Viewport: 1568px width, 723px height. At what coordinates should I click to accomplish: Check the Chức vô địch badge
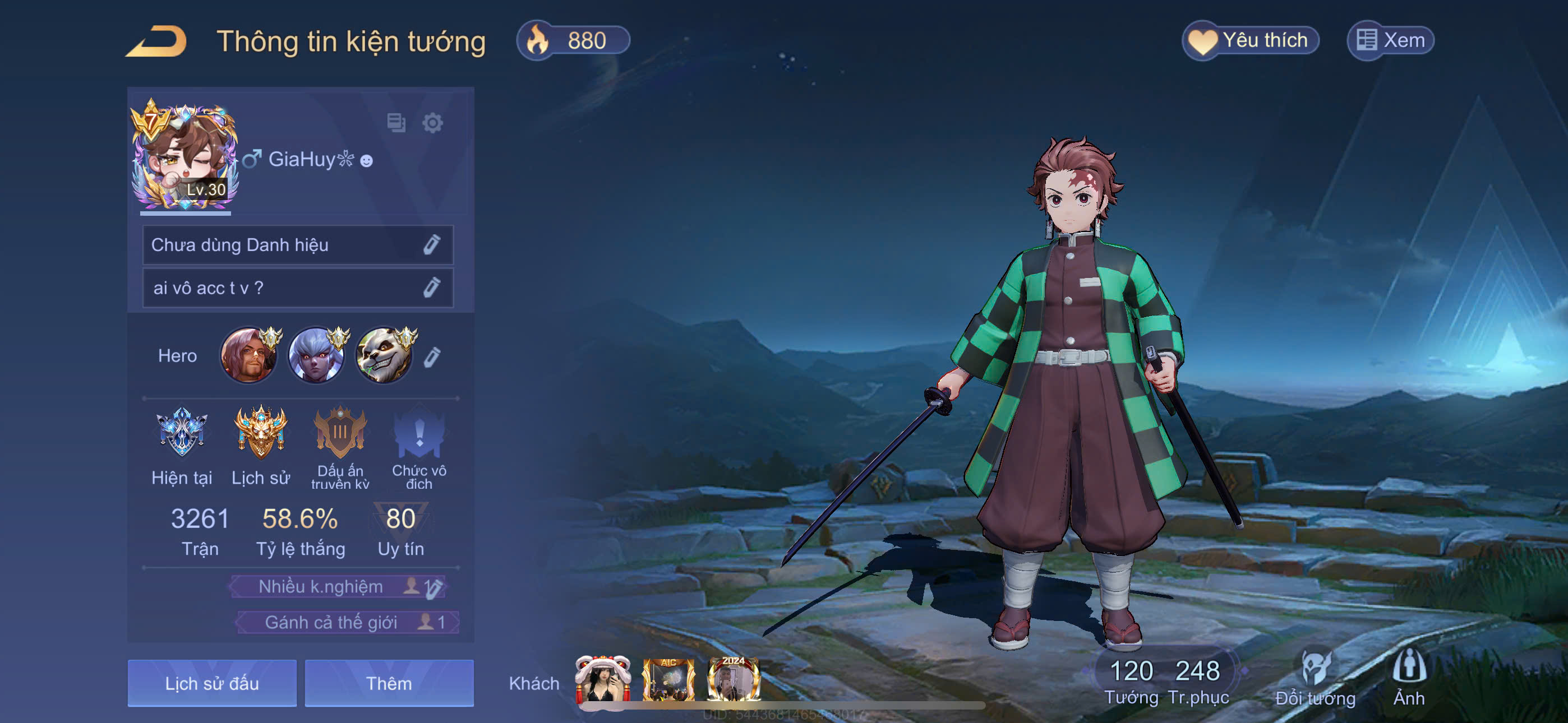coord(419,433)
